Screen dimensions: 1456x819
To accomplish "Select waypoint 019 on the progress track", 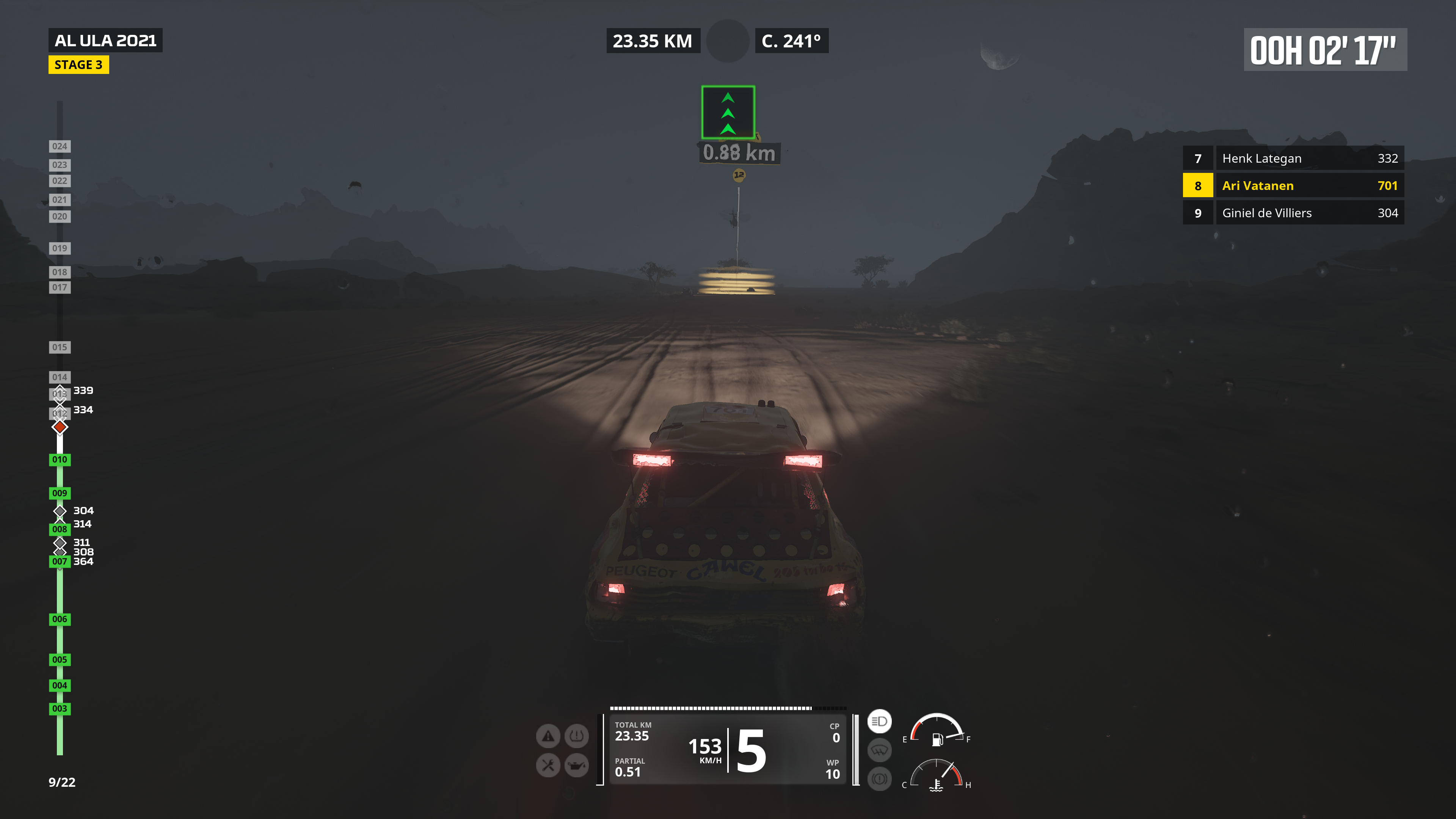I will [x=60, y=248].
